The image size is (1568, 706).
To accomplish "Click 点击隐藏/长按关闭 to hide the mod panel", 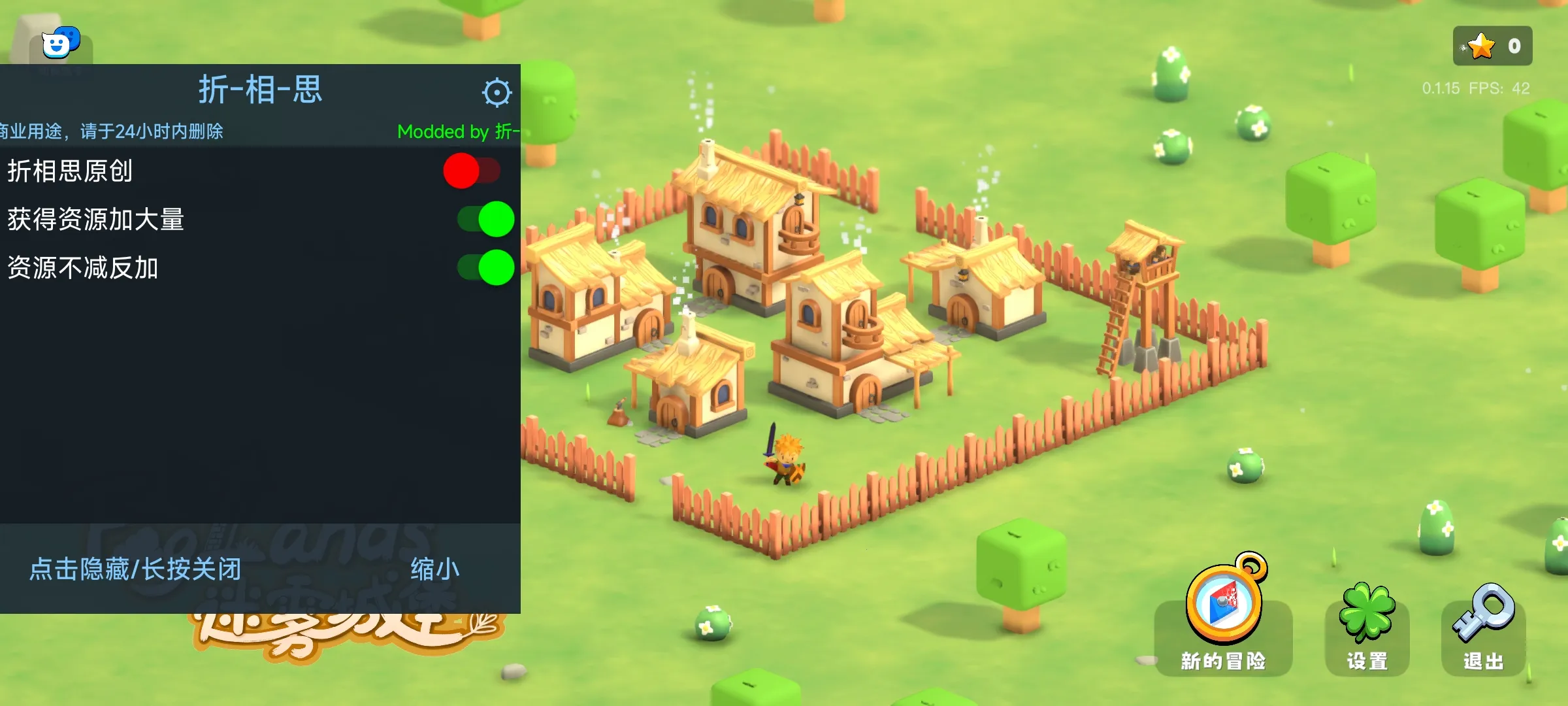I will 136,569.
